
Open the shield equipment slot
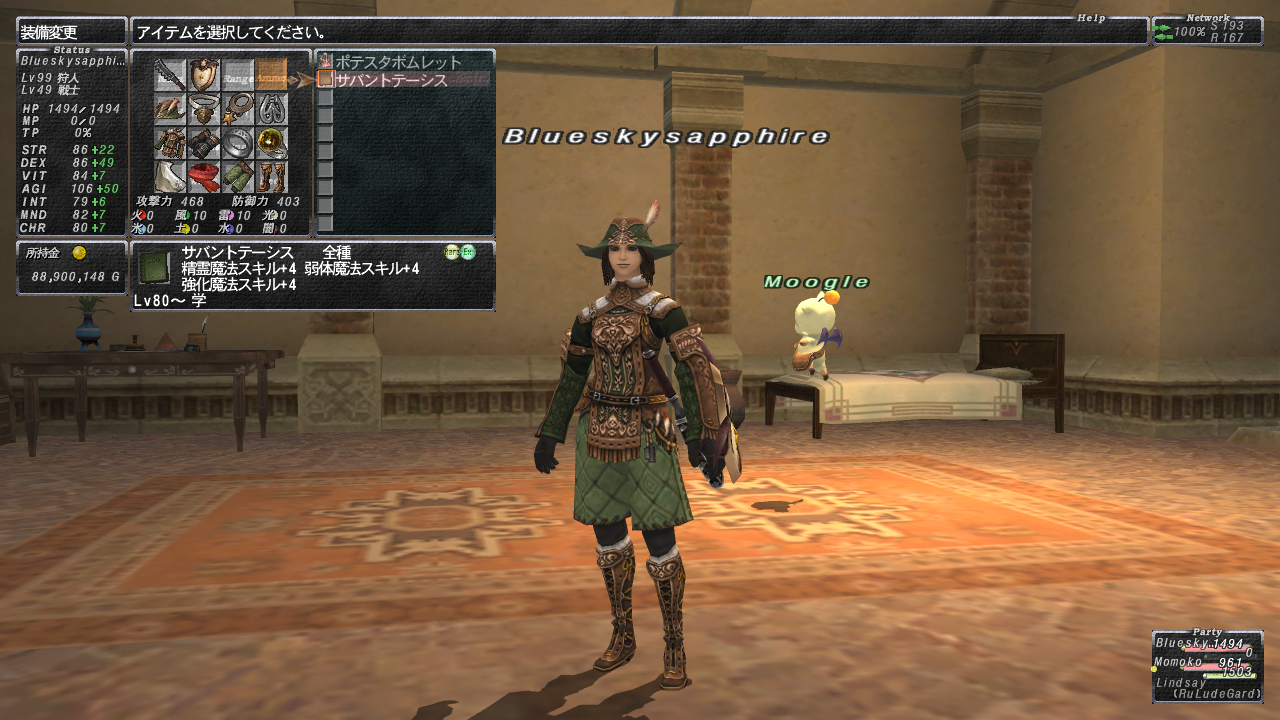204,74
